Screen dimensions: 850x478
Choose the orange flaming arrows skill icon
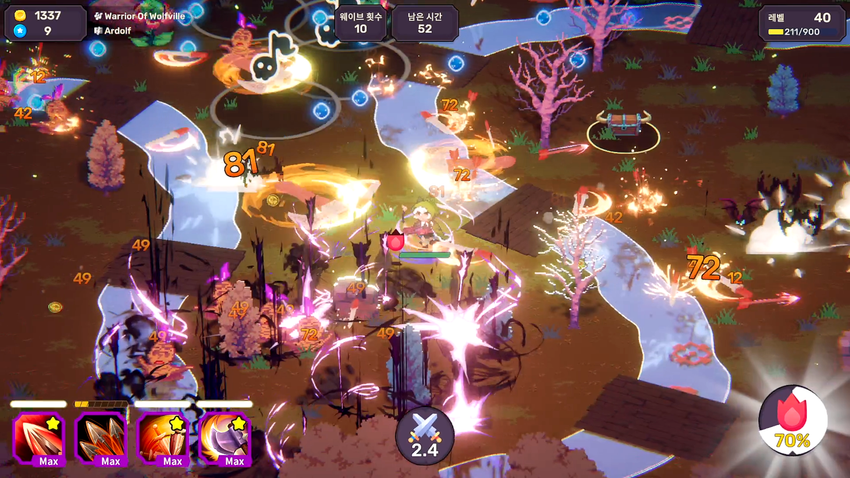pos(163,437)
